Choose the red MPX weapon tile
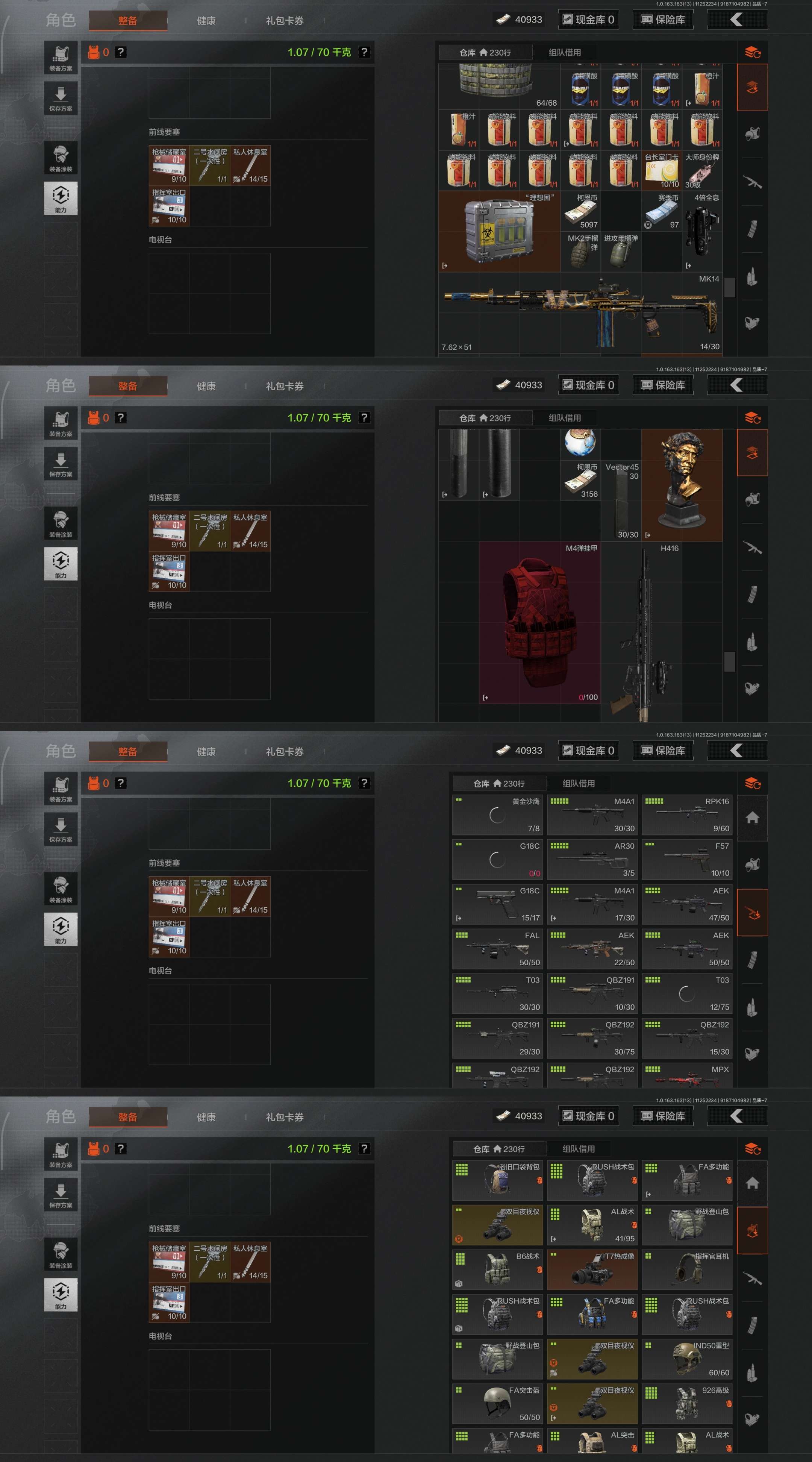Screen dimensions: 812x1462 tap(686, 1077)
